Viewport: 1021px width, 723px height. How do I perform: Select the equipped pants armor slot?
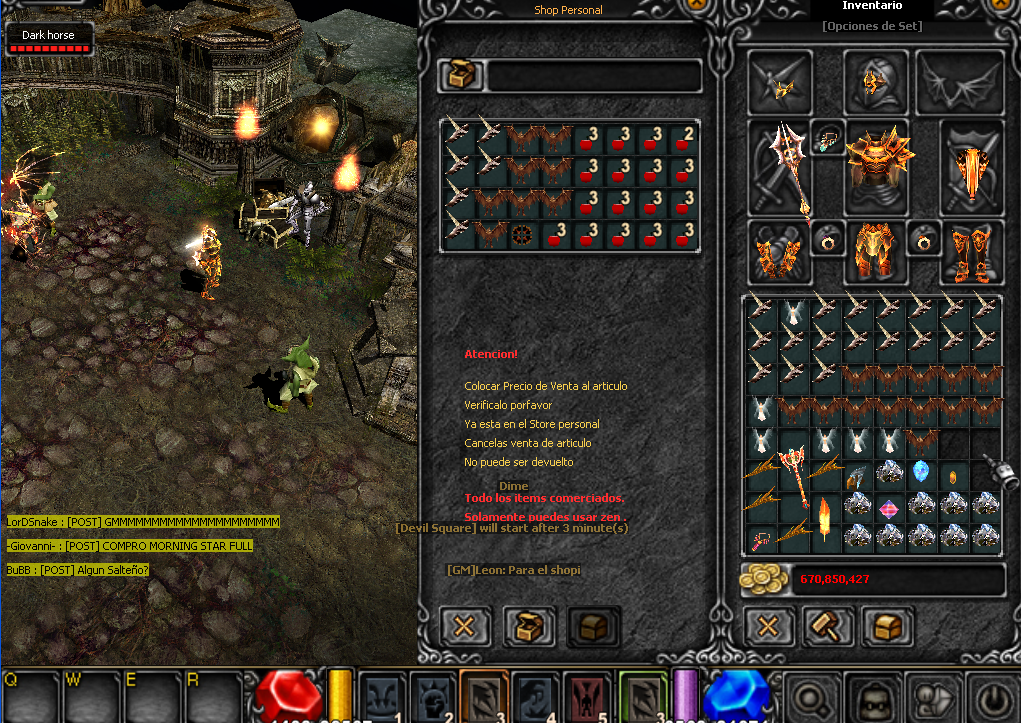tap(876, 251)
